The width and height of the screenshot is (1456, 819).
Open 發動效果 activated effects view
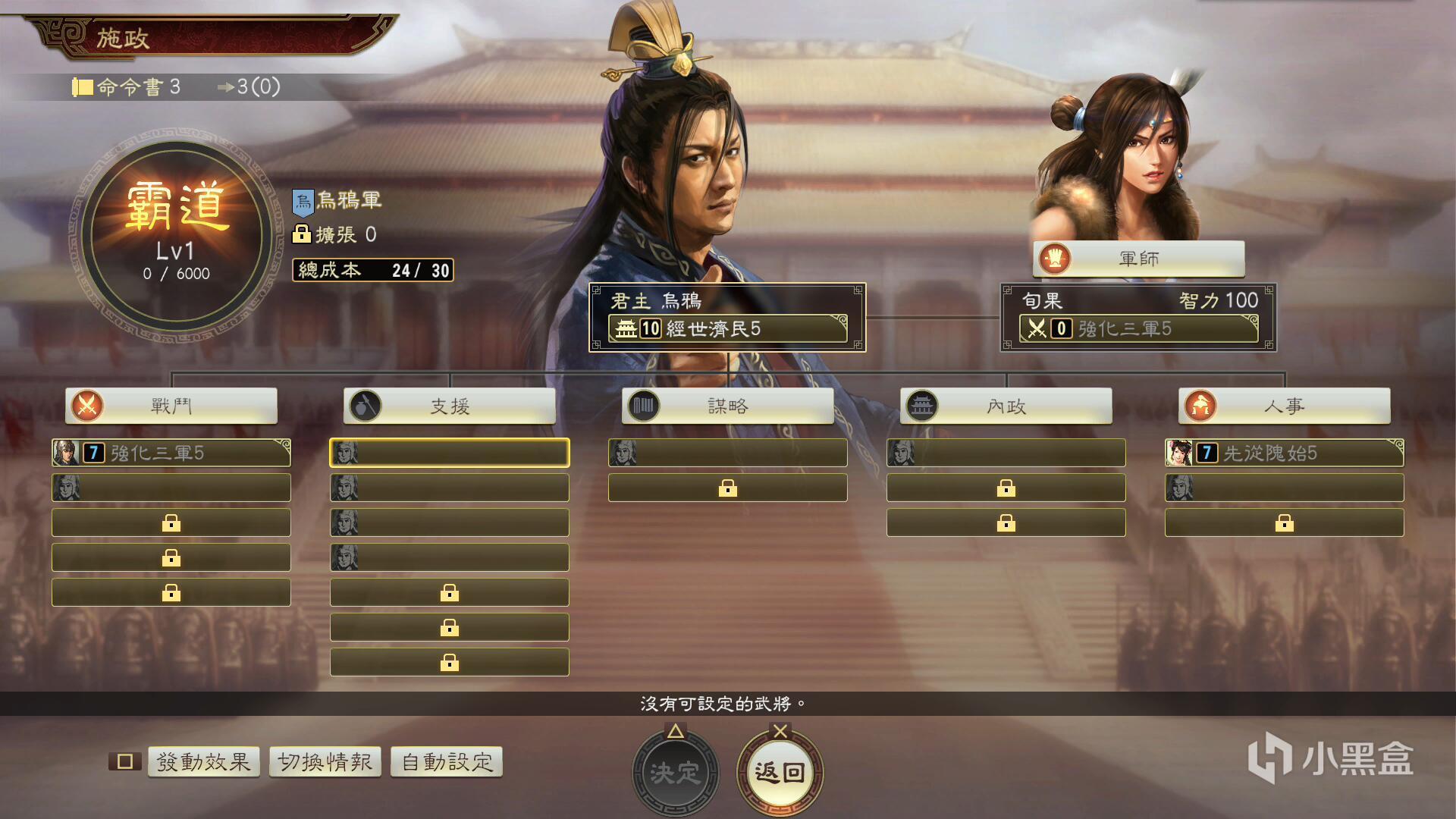pyautogui.click(x=203, y=761)
